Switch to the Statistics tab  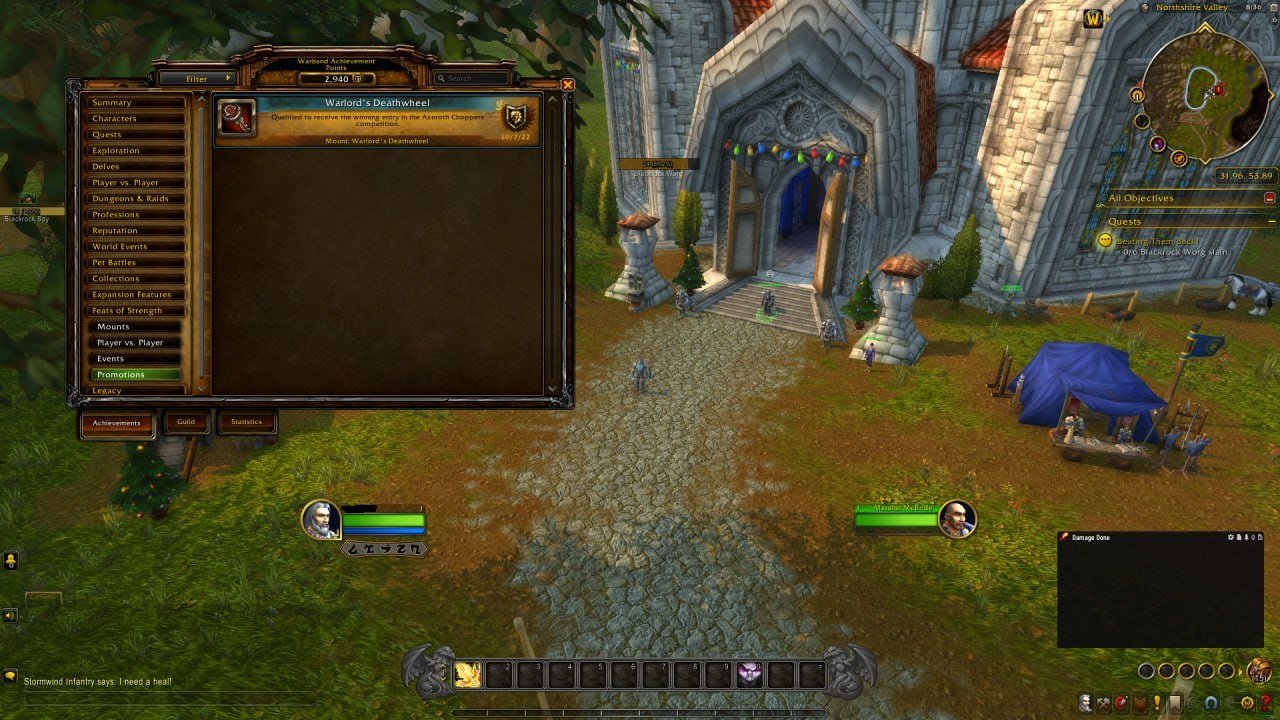click(x=246, y=421)
